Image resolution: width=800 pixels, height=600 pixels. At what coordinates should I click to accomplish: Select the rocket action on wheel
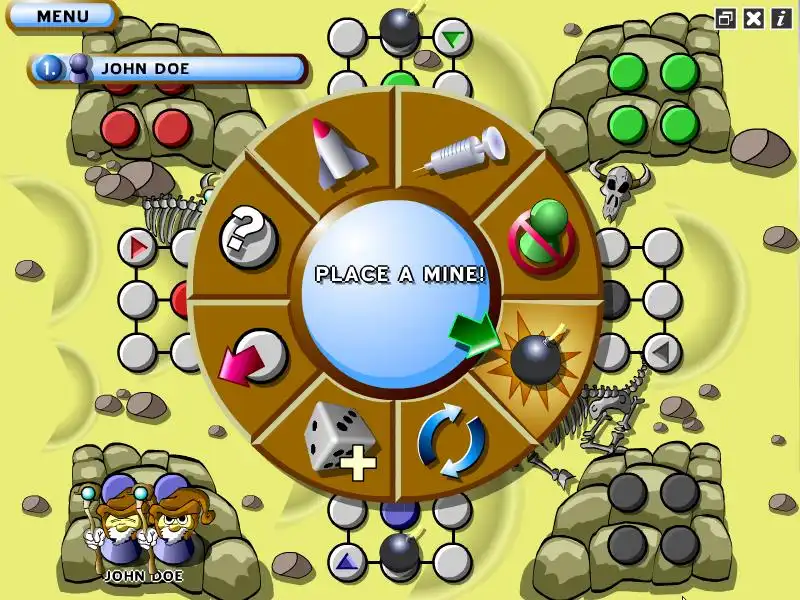pyautogui.click(x=333, y=153)
